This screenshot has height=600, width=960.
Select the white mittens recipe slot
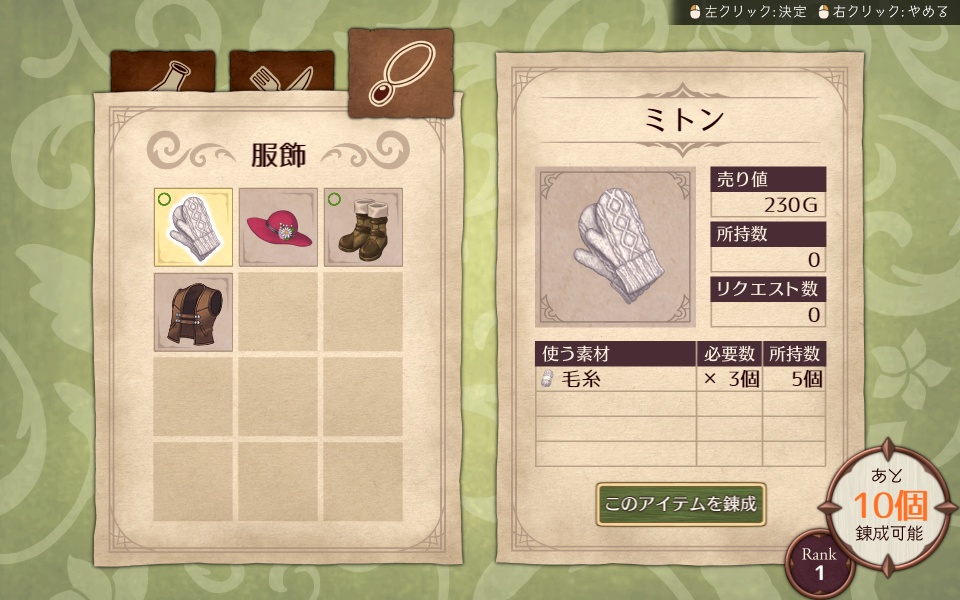pyautogui.click(x=193, y=227)
